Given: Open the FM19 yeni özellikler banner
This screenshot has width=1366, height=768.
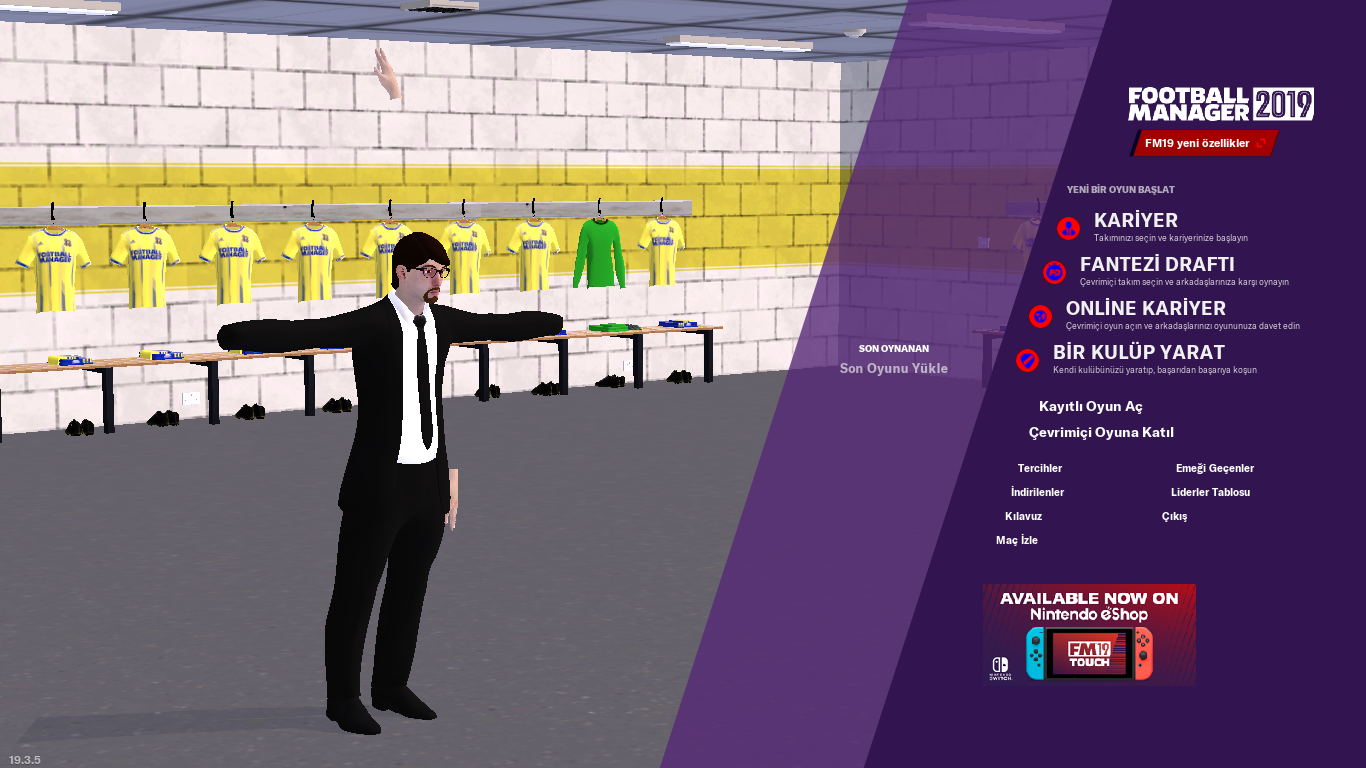Looking at the screenshot, I should tap(1204, 144).
